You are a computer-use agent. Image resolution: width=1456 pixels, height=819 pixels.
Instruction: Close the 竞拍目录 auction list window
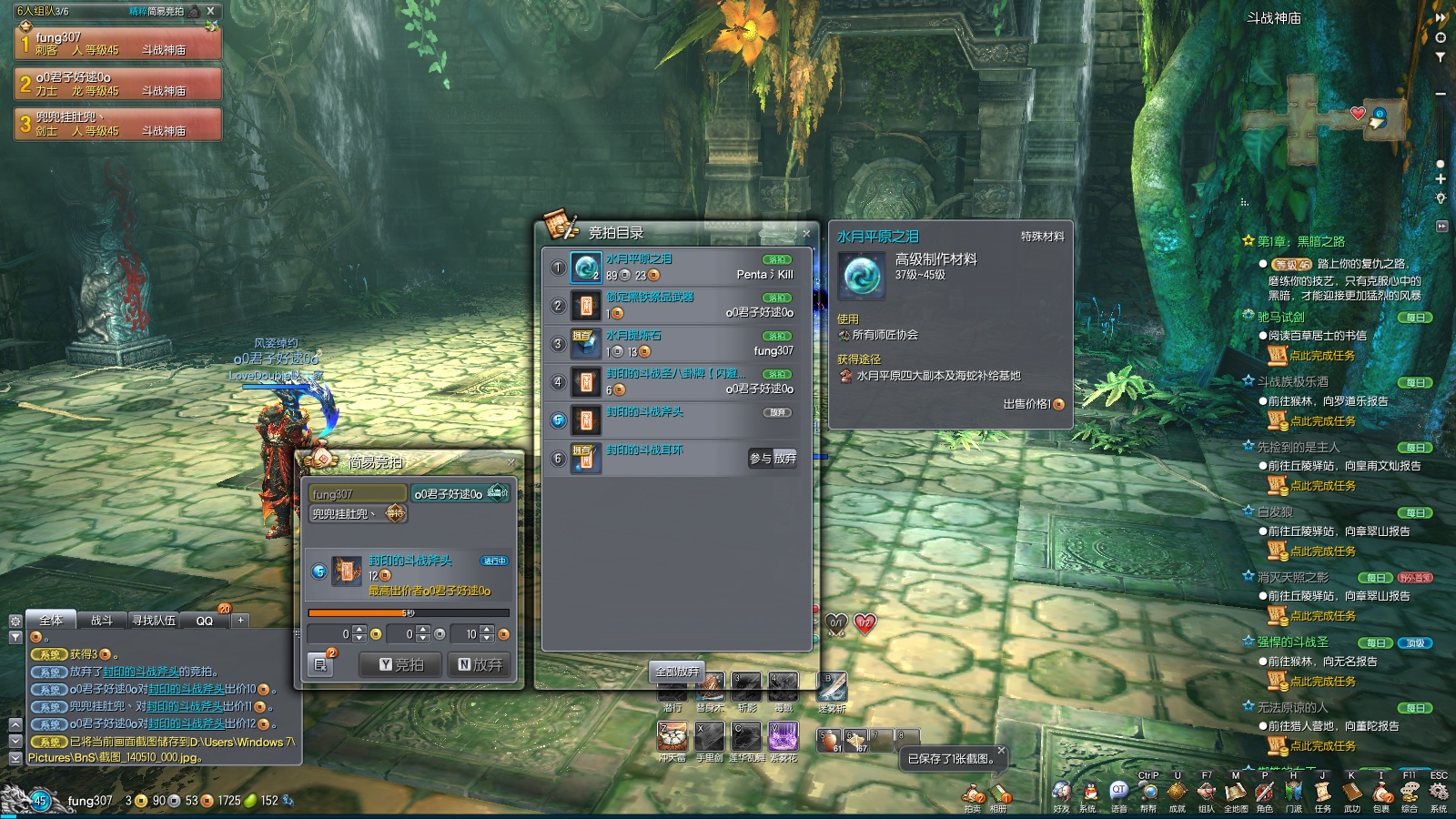tap(806, 234)
